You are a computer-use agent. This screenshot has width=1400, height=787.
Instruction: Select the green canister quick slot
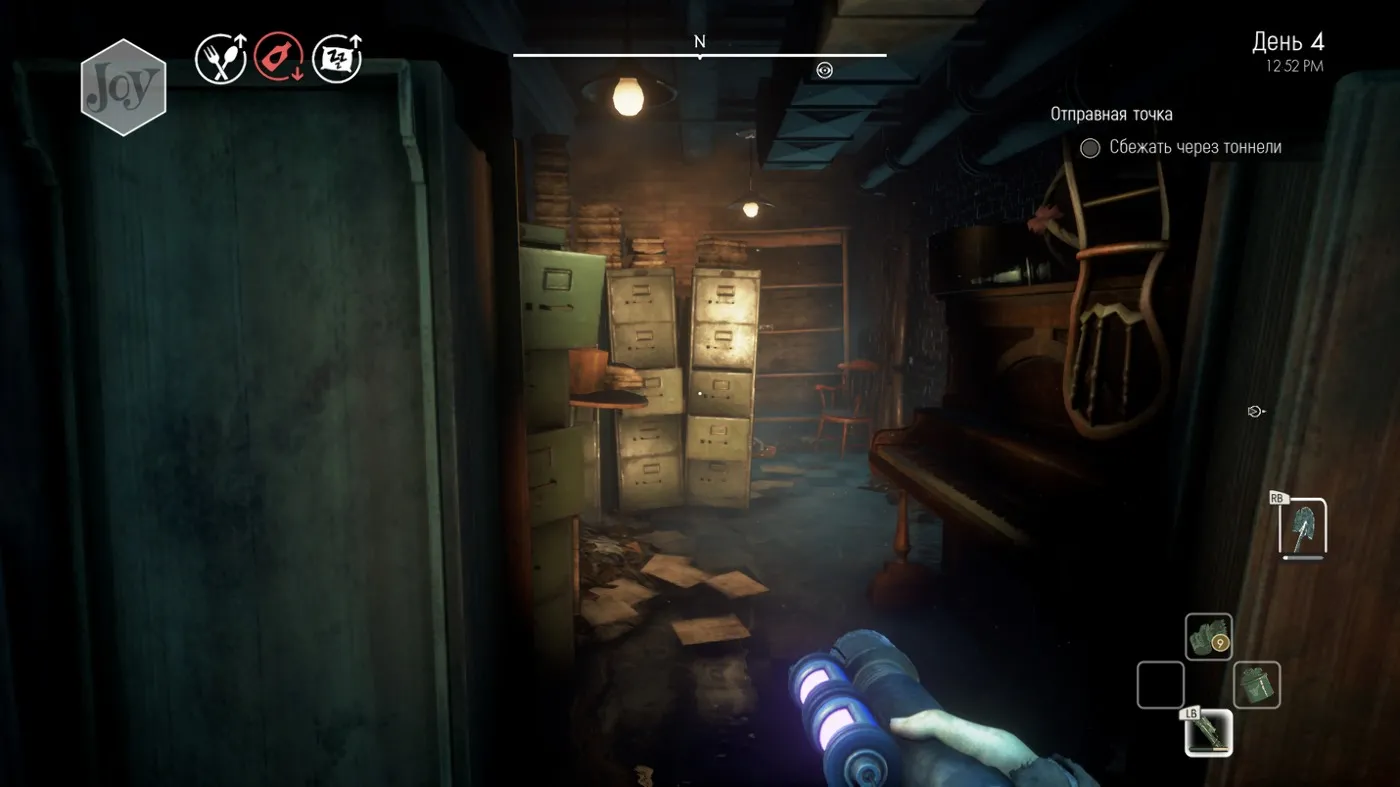[1256, 685]
